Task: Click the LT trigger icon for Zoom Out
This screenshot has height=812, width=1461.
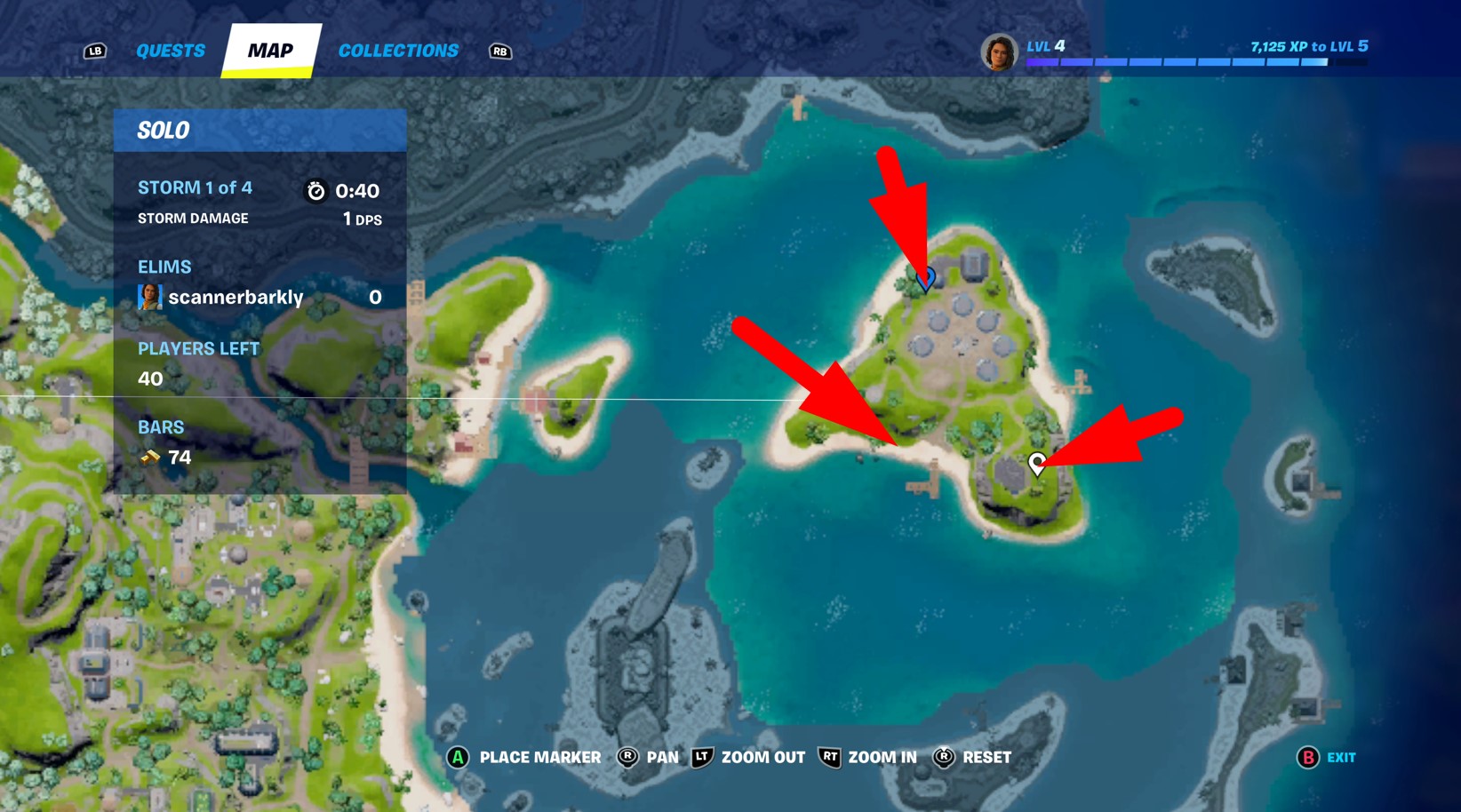Action: [x=701, y=757]
